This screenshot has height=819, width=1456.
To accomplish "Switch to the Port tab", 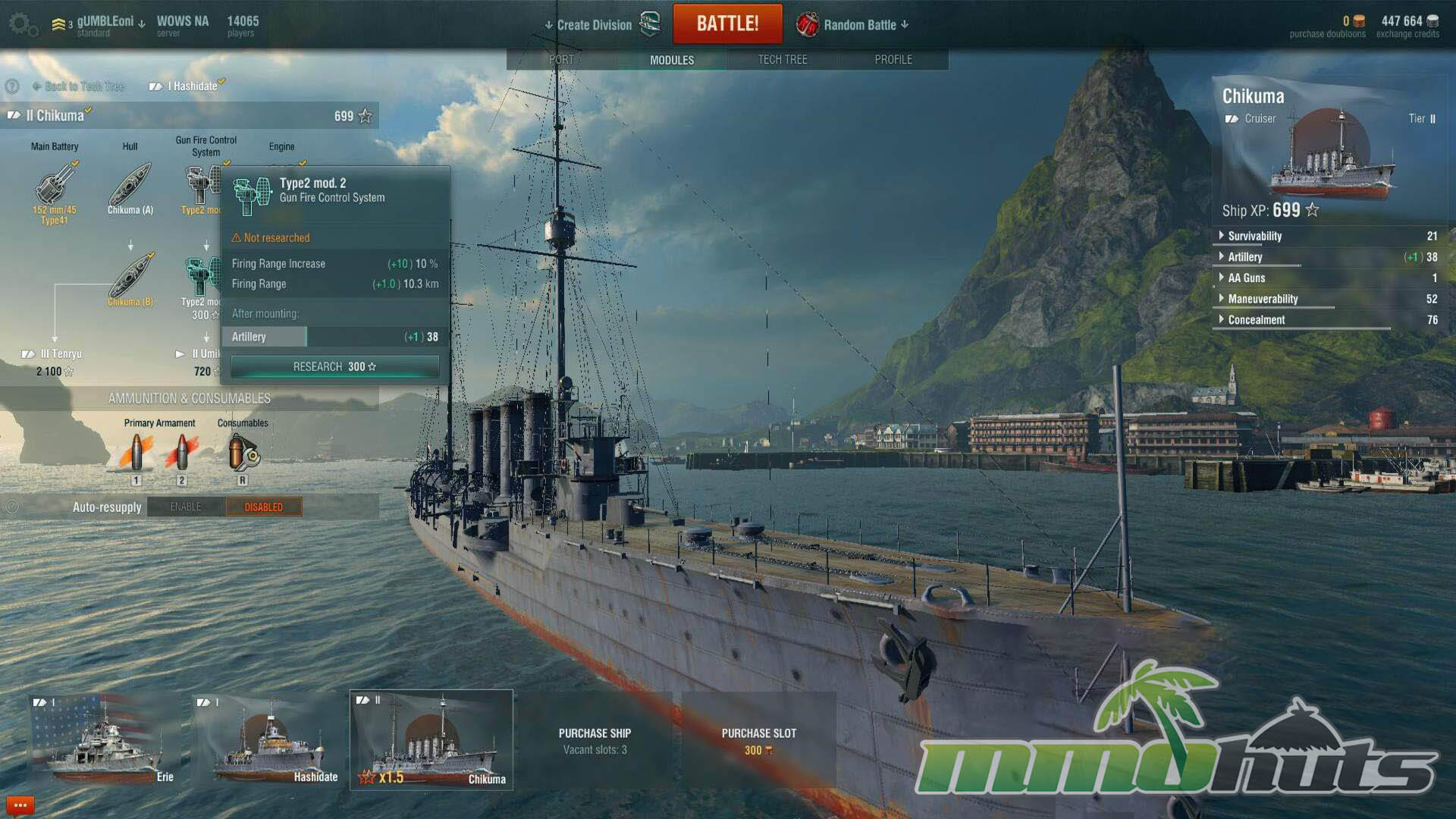I will click(x=561, y=59).
